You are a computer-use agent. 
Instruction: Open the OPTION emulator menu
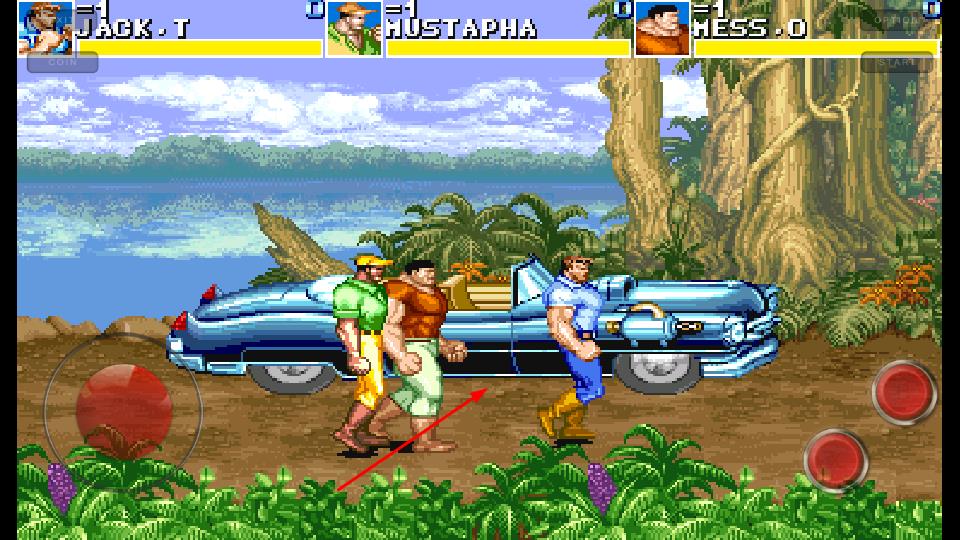tap(897, 18)
